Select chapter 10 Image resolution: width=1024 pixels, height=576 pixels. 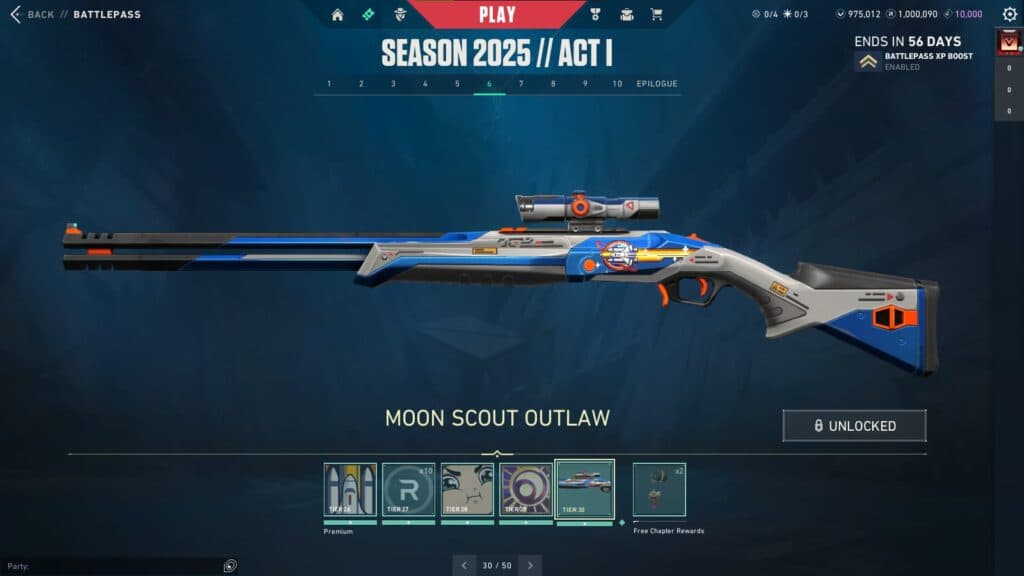pyautogui.click(x=617, y=84)
